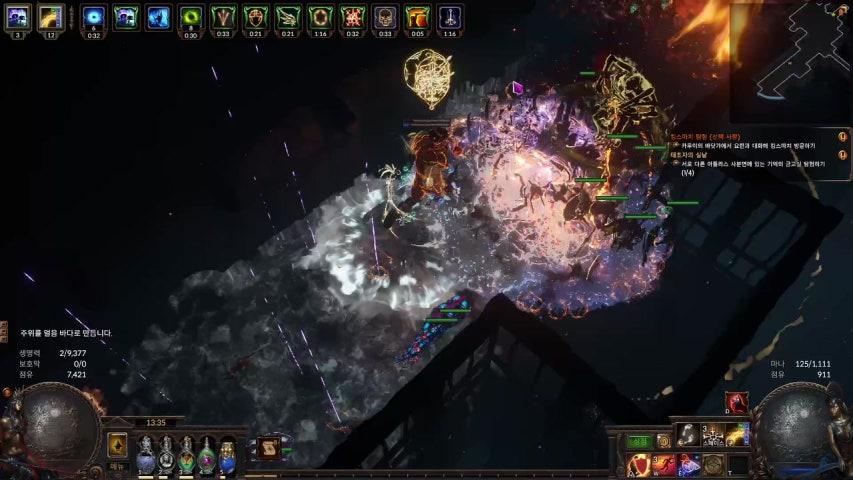Use the green flask
Image resolution: width=853 pixels, height=480 pixels.
[186, 457]
